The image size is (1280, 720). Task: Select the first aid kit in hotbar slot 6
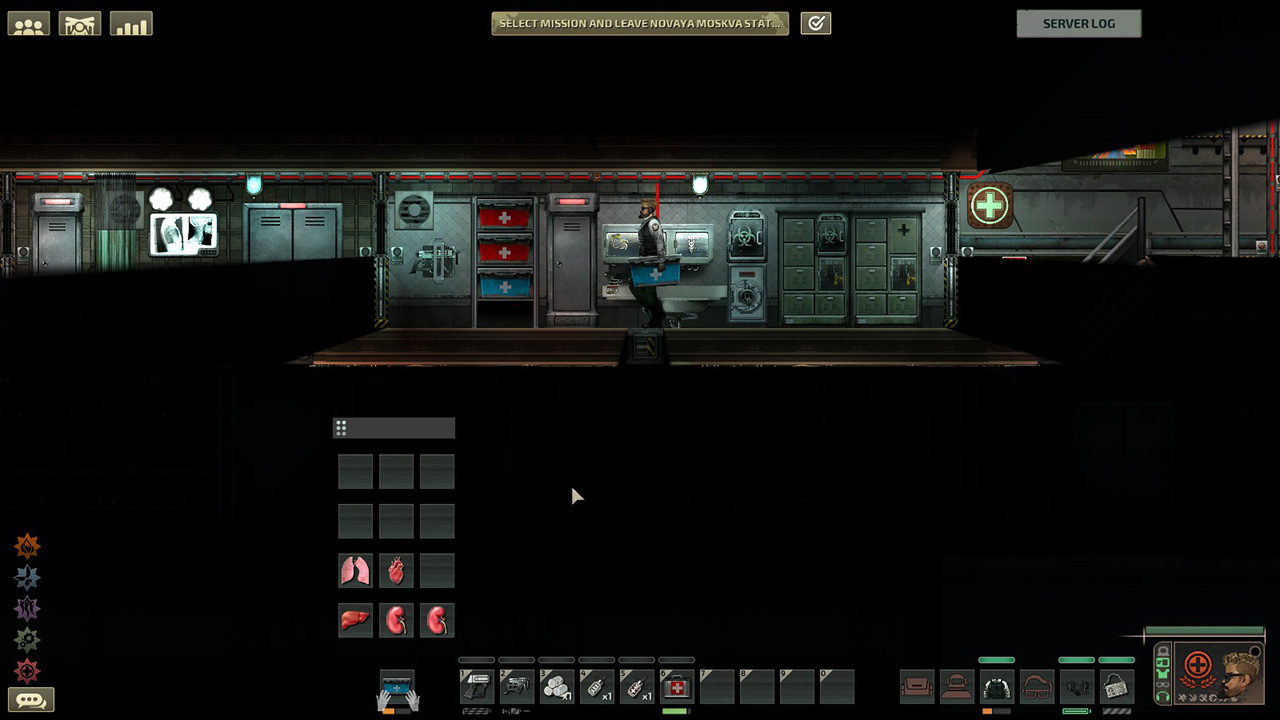click(677, 686)
